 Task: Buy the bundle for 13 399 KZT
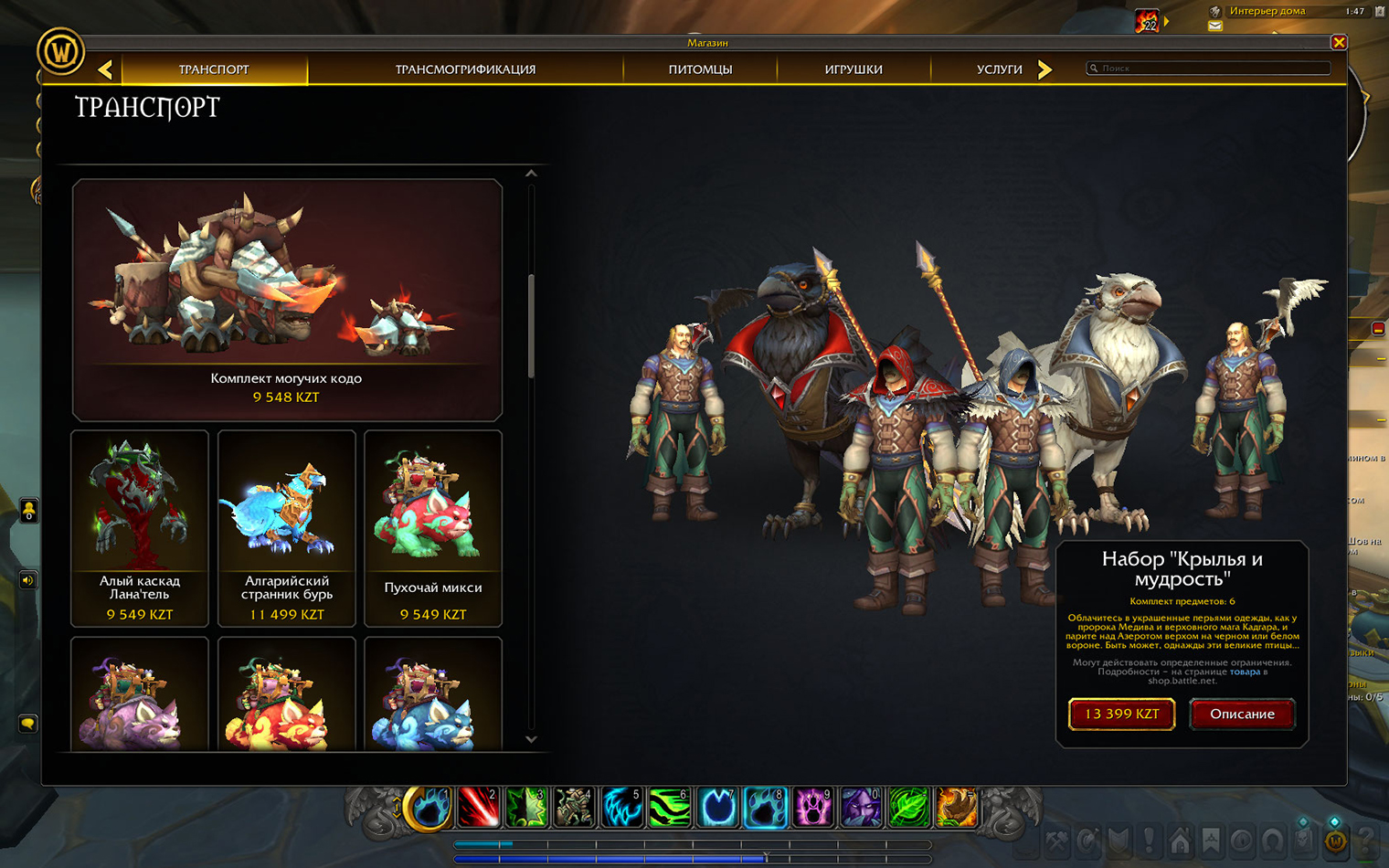pos(1121,714)
